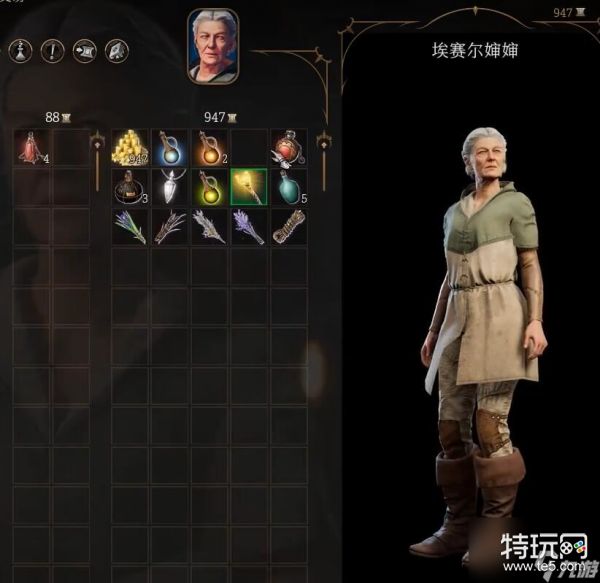Screen dimensions: 600x583
Task: Pick the silver pendant amulet
Action: point(169,186)
